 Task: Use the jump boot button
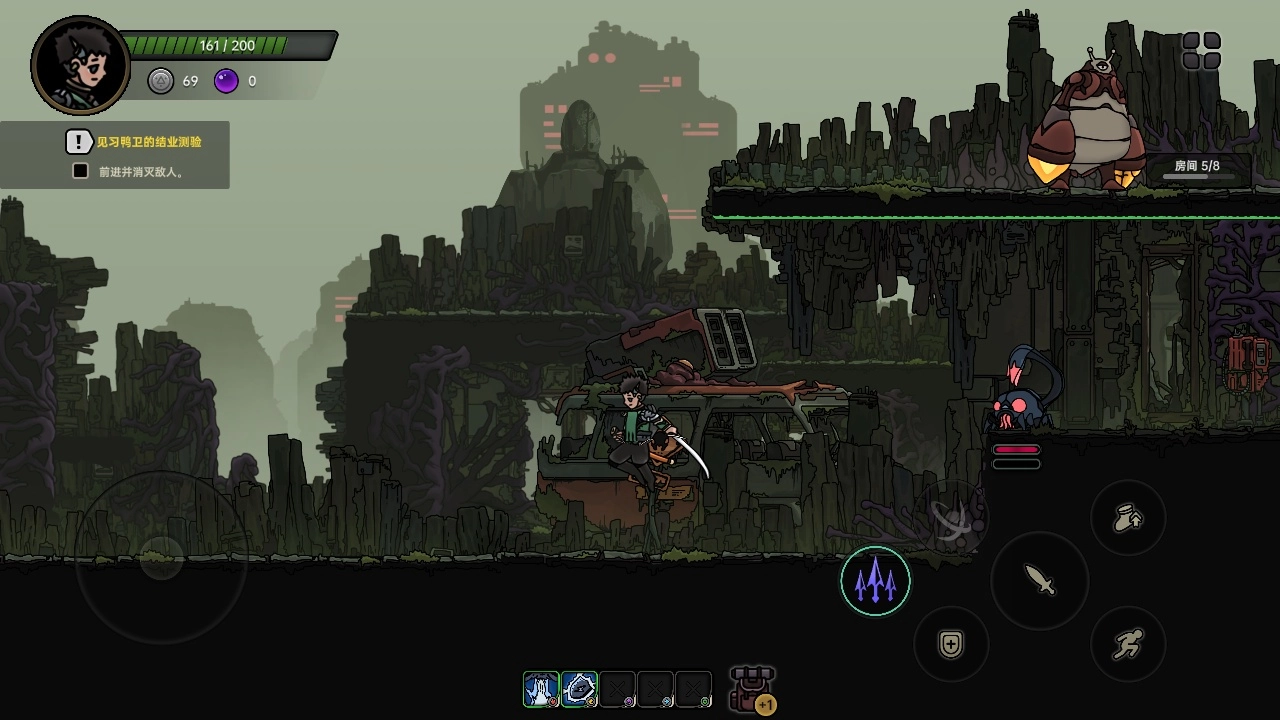(x=1128, y=518)
